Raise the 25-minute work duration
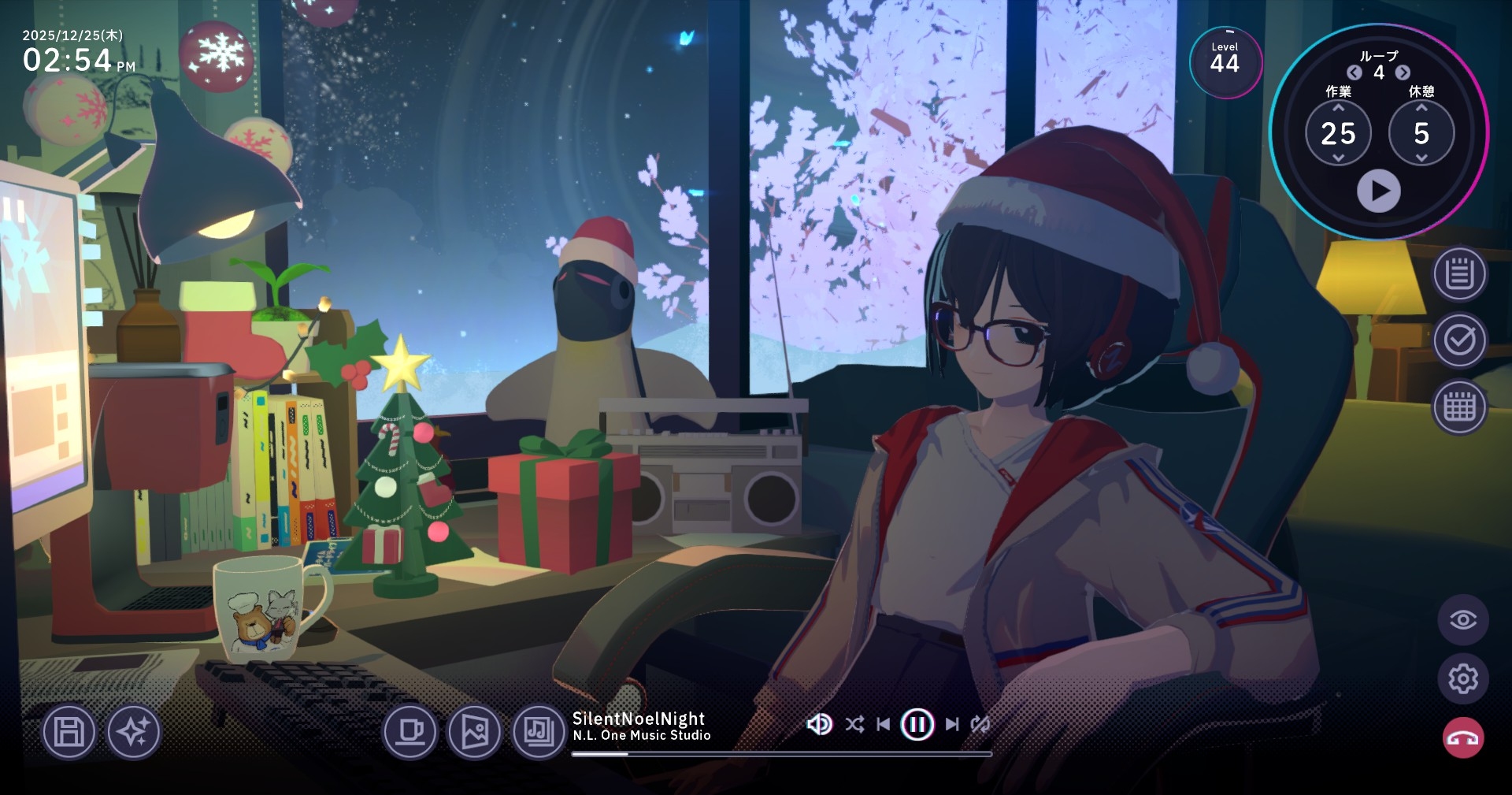This screenshot has height=795, width=1512. point(1338,108)
